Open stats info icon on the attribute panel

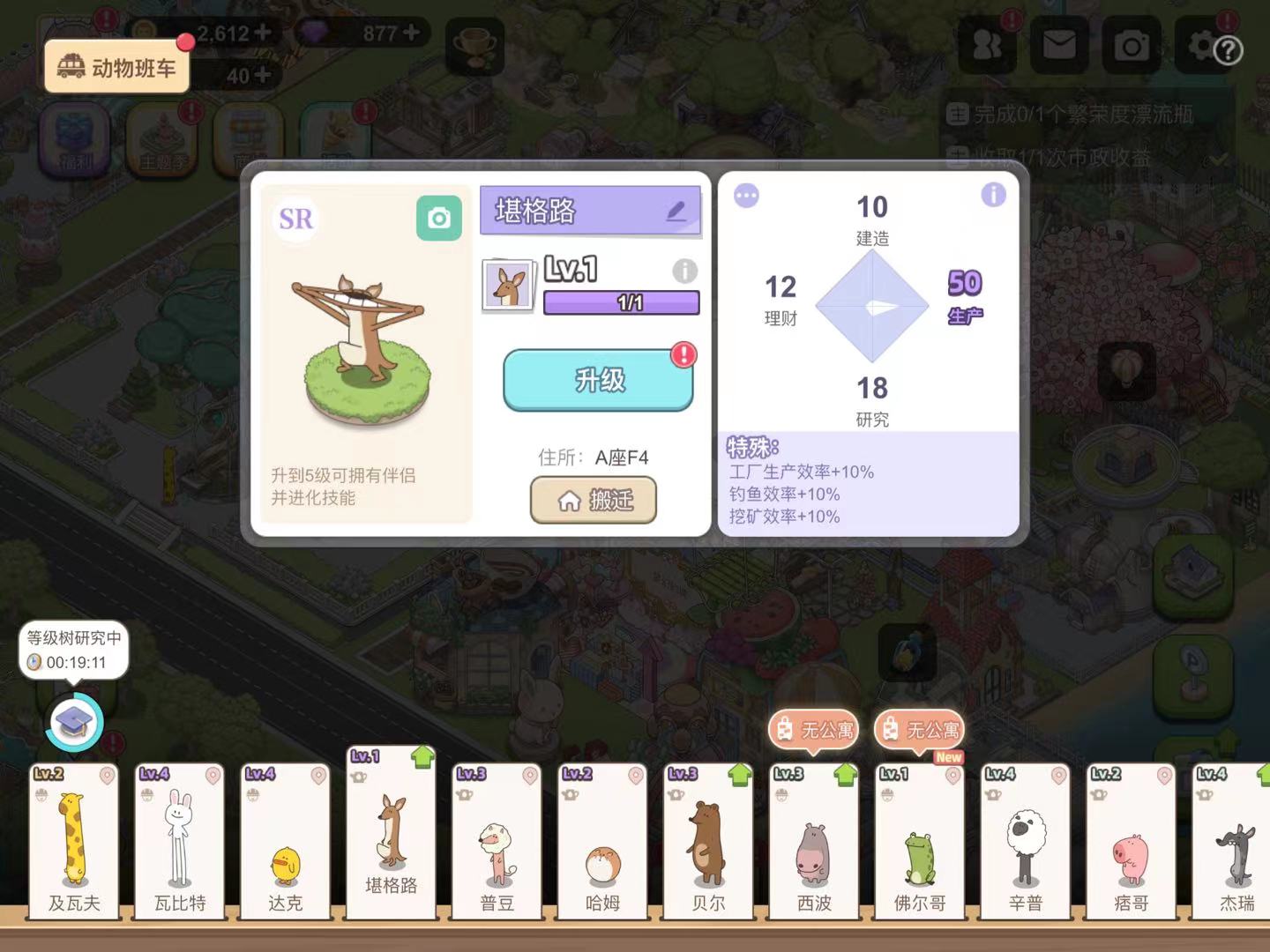pos(993,195)
